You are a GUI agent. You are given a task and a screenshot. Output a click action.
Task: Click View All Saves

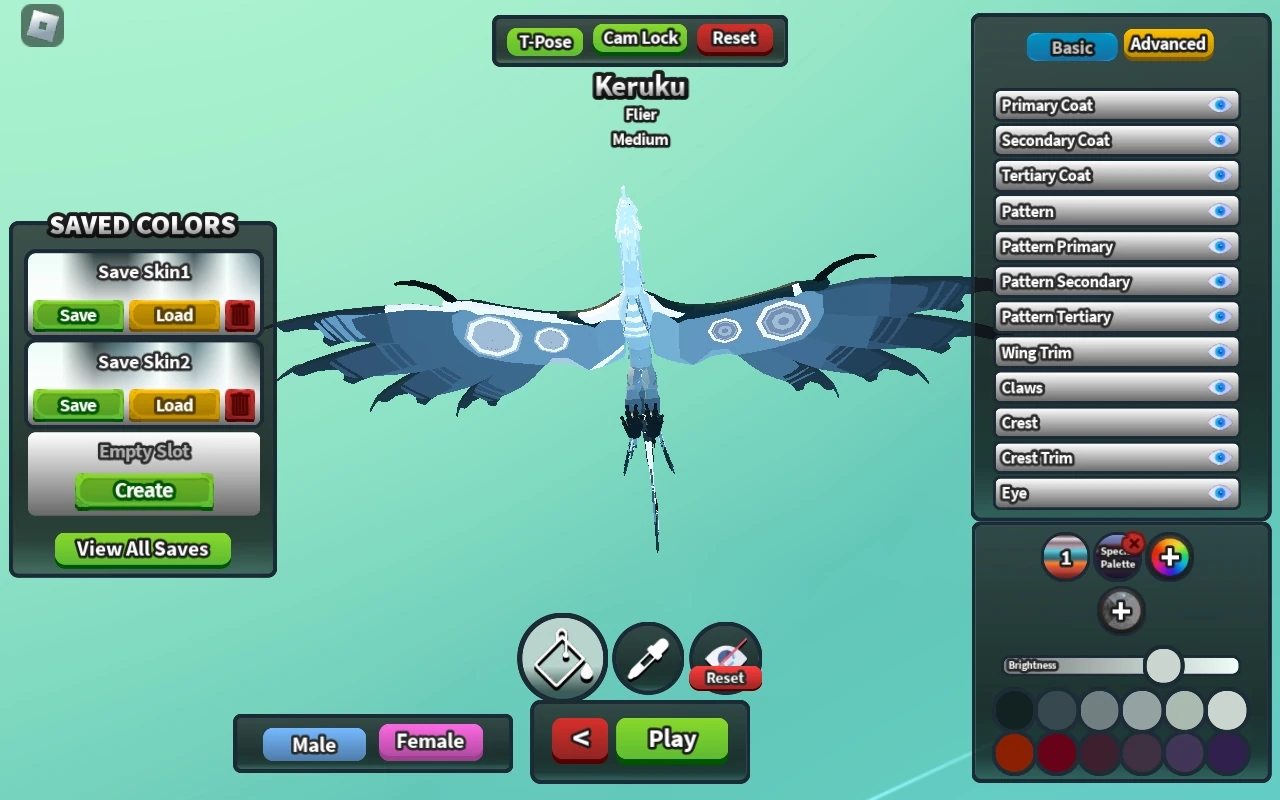pos(142,549)
